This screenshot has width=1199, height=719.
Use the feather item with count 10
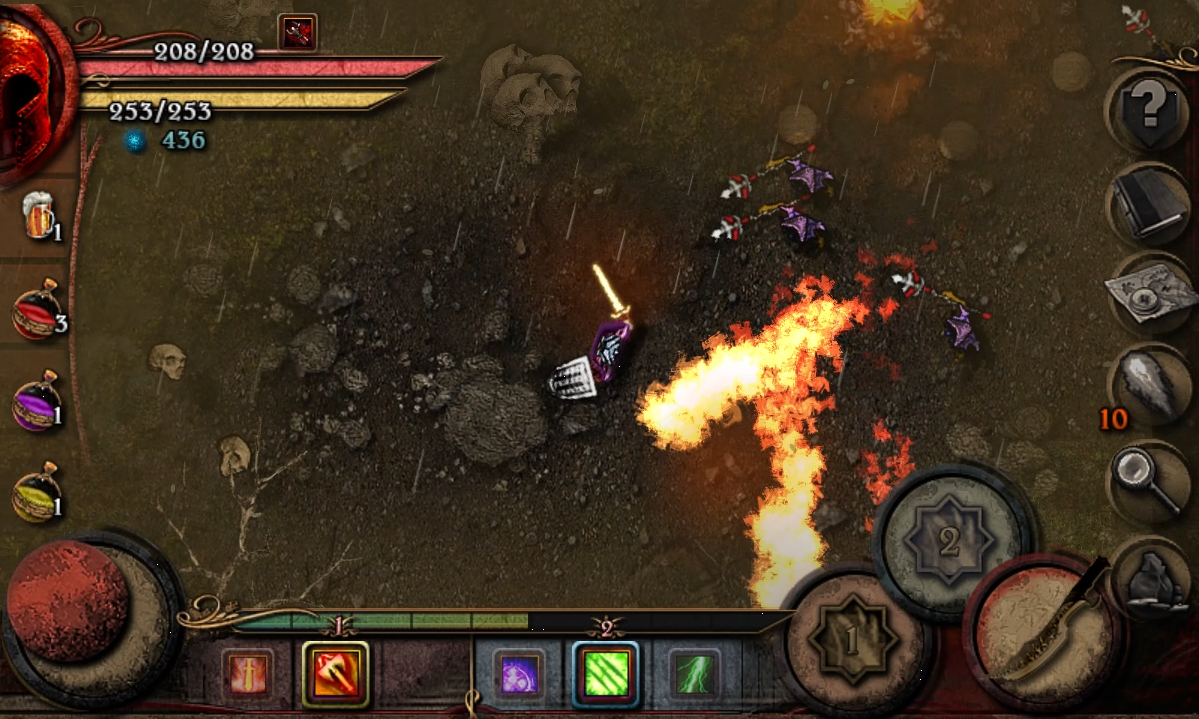(x=1148, y=385)
